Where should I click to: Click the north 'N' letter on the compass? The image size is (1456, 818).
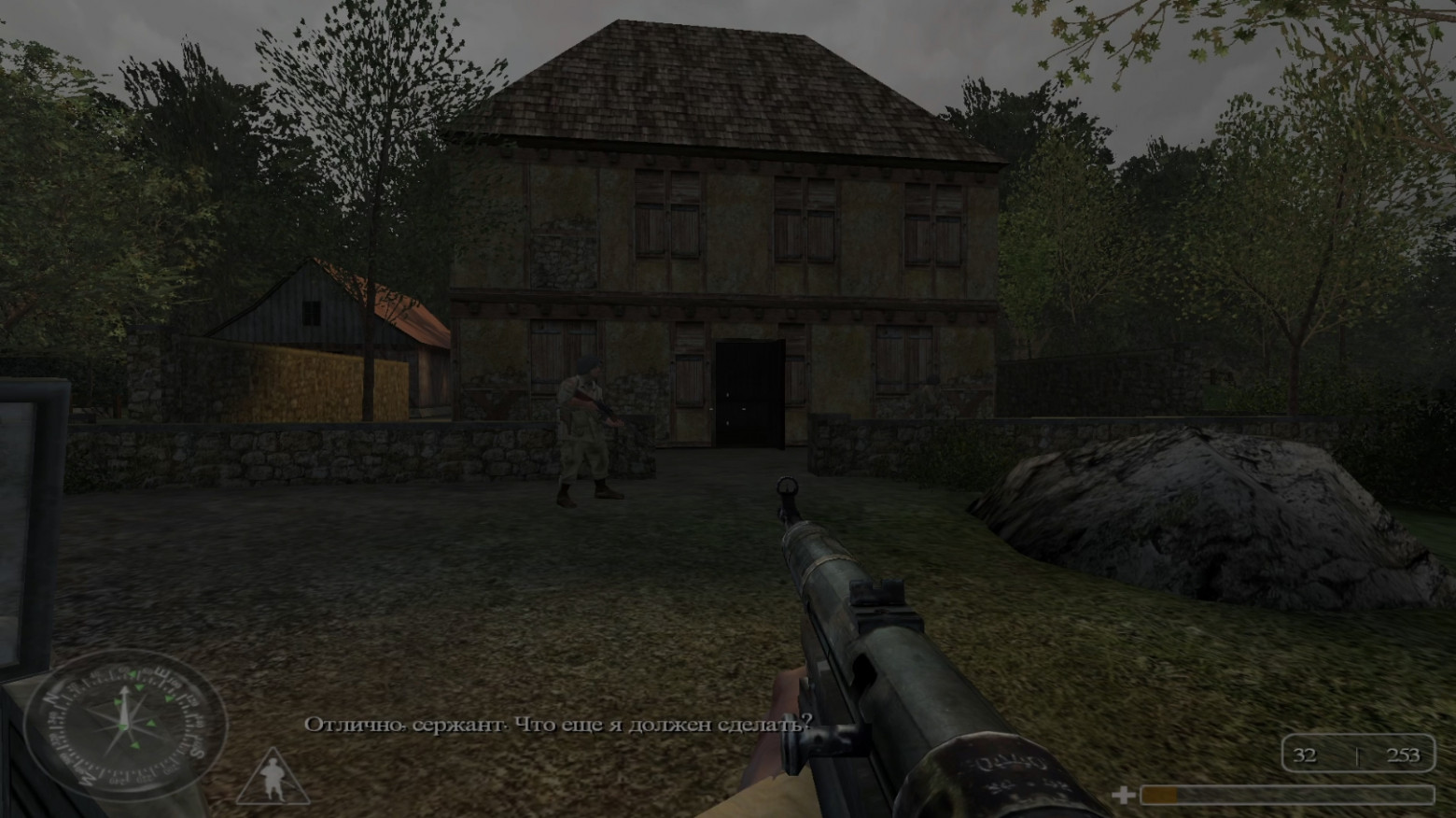tap(50, 697)
